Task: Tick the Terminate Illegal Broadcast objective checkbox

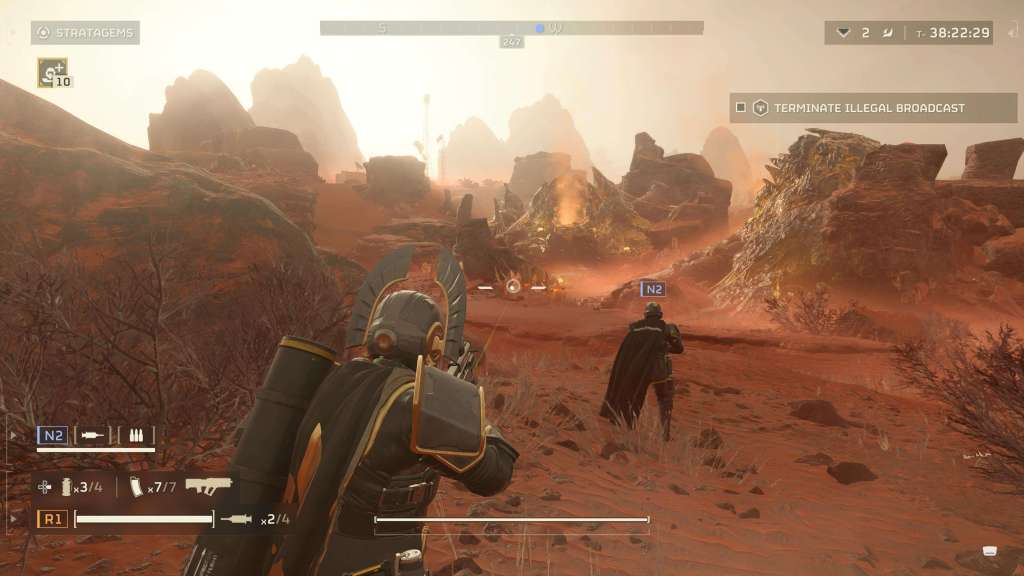Action: pyautogui.click(x=741, y=108)
